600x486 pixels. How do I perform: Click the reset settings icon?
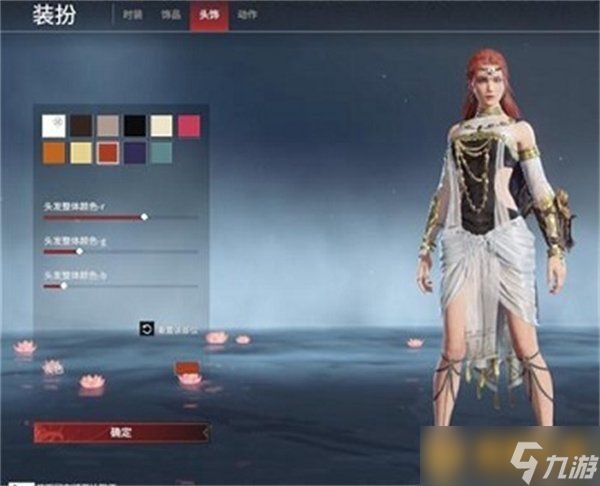(x=147, y=327)
